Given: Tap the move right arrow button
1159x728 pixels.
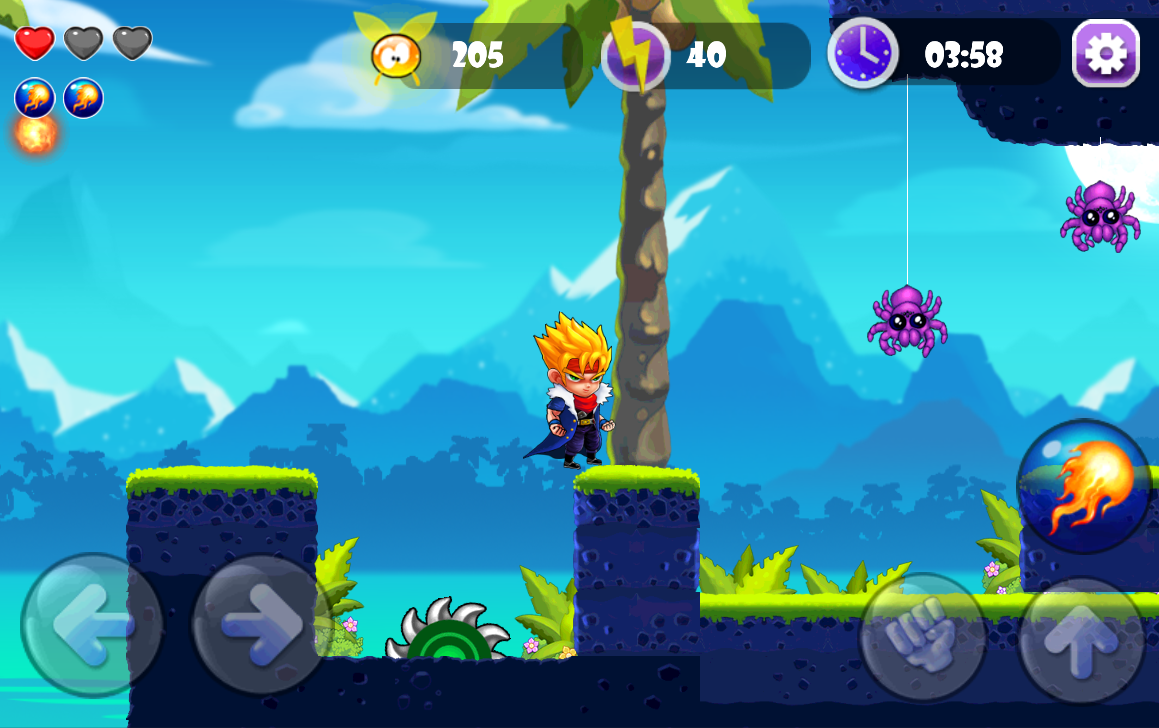Looking at the screenshot, I should click(x=261, y=625).
